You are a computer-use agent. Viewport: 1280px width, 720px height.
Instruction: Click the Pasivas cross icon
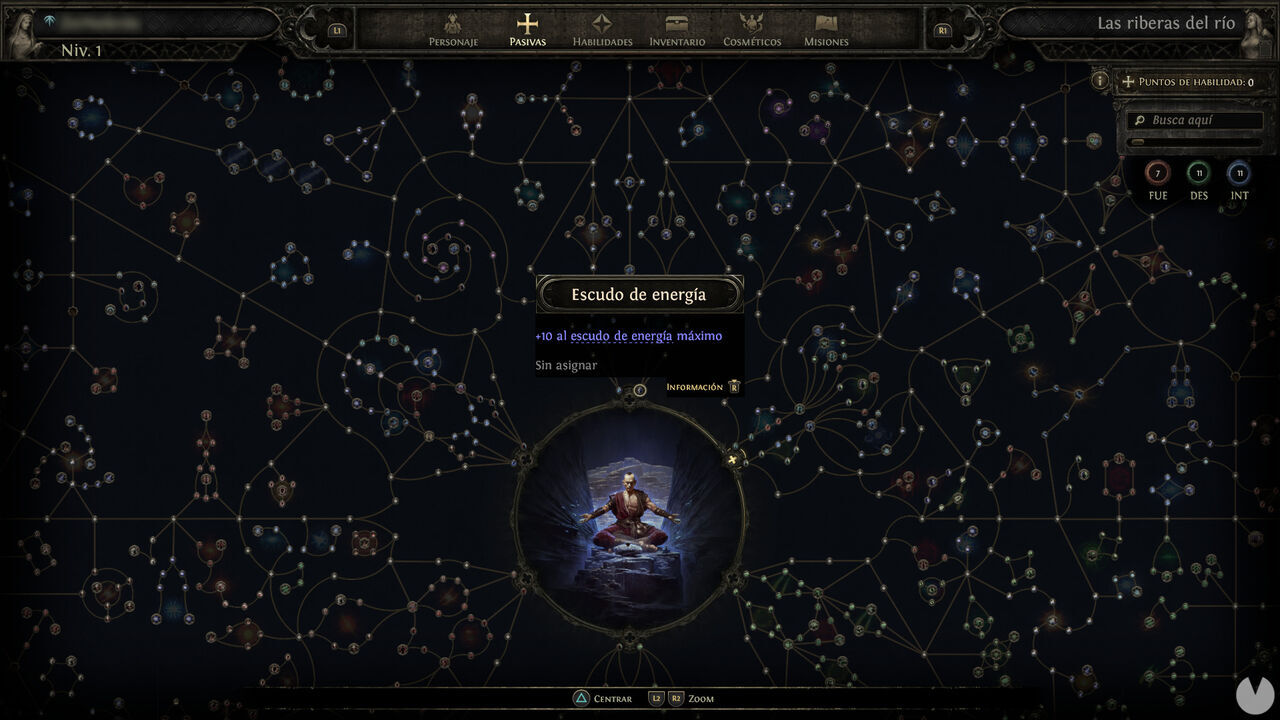pos(527,22)
